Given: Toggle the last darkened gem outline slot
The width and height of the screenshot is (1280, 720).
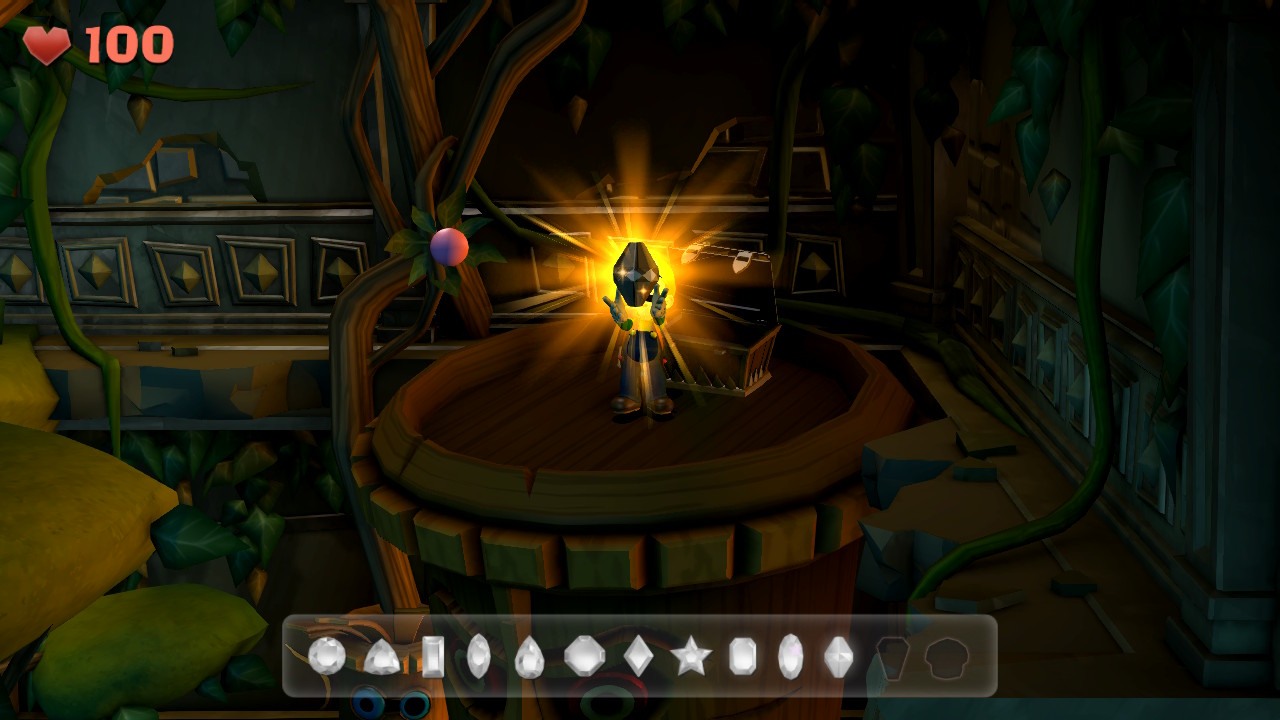Looking at the screenshot, I should tap(946, 656).
